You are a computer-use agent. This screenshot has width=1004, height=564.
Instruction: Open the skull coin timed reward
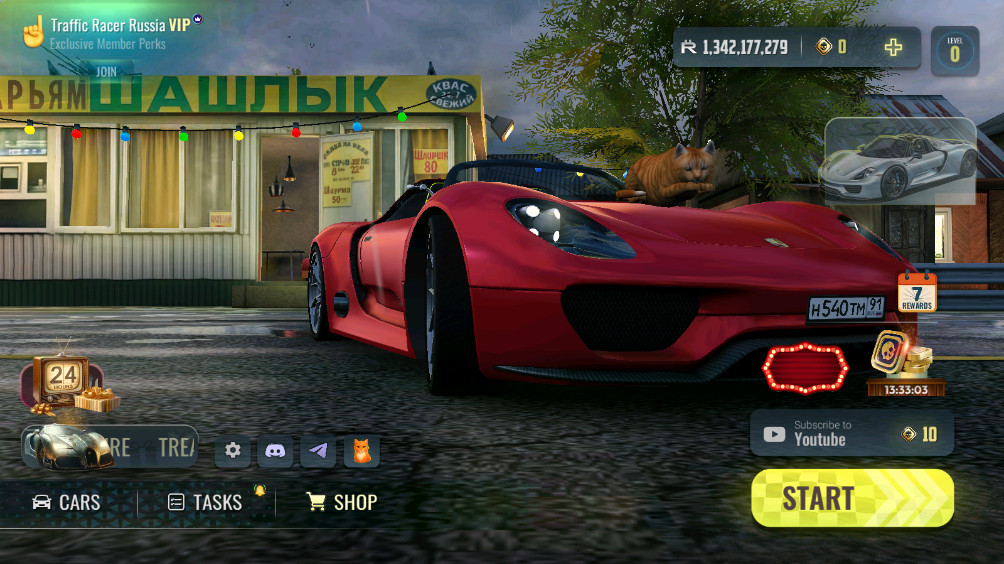905,362
